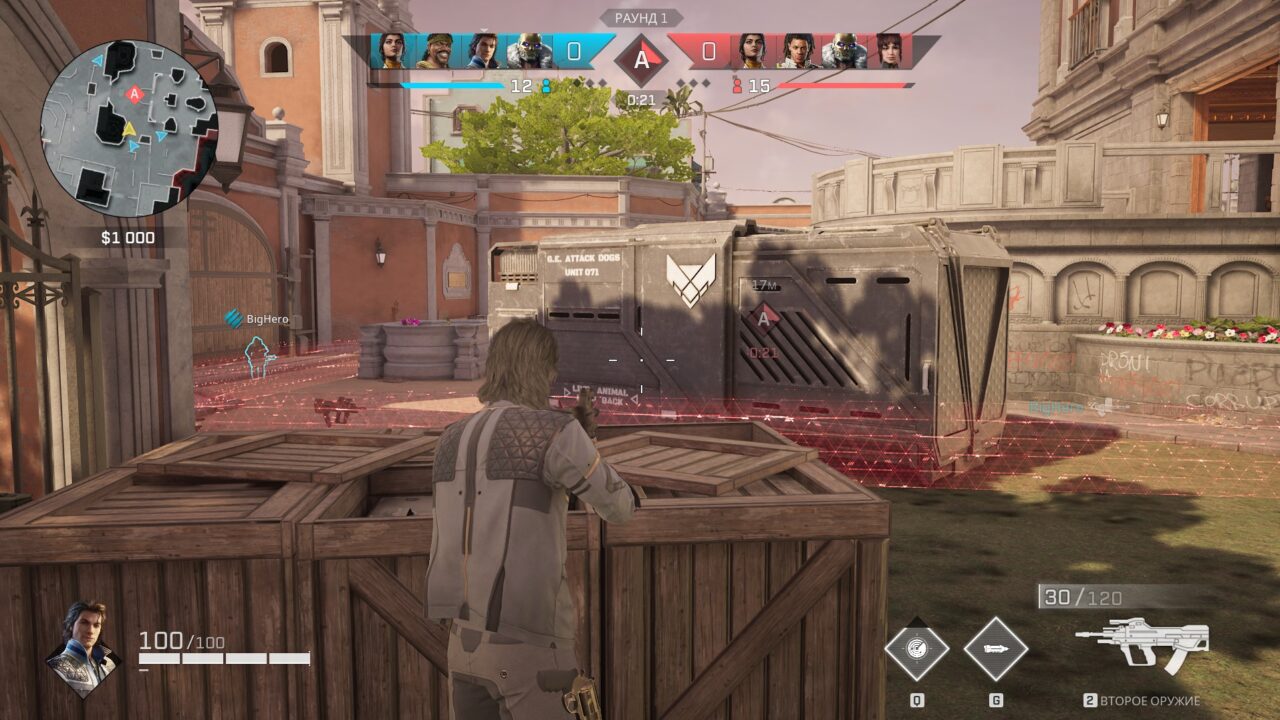Image resolution: width=1280 pixels, height=720 pixels.
Task: Select the central A objective emblem
Action: [x=640, y=59]
